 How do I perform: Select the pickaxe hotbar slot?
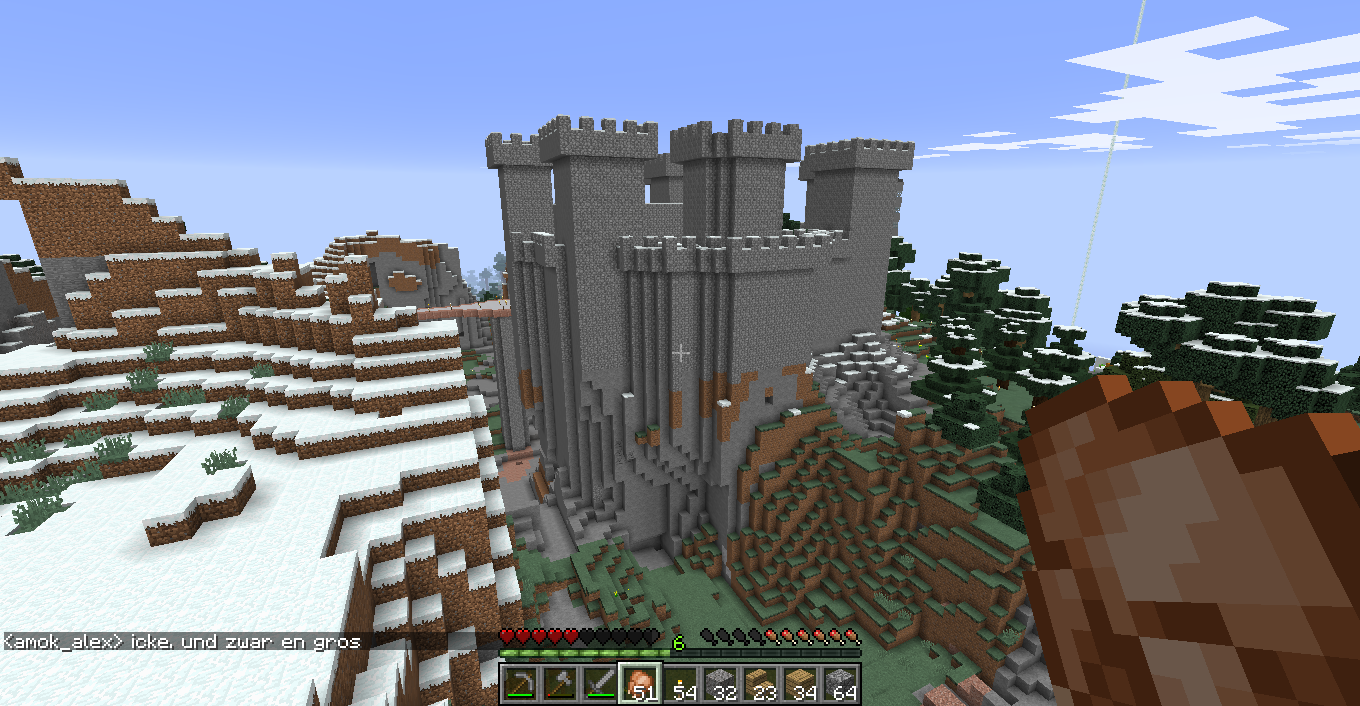click(x=520, y=683)
